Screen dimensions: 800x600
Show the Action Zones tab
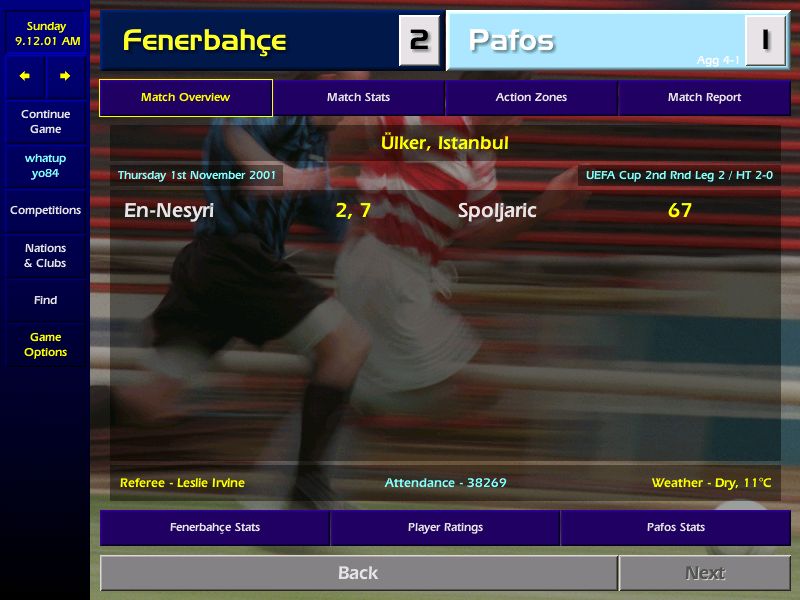pos(531,98)
